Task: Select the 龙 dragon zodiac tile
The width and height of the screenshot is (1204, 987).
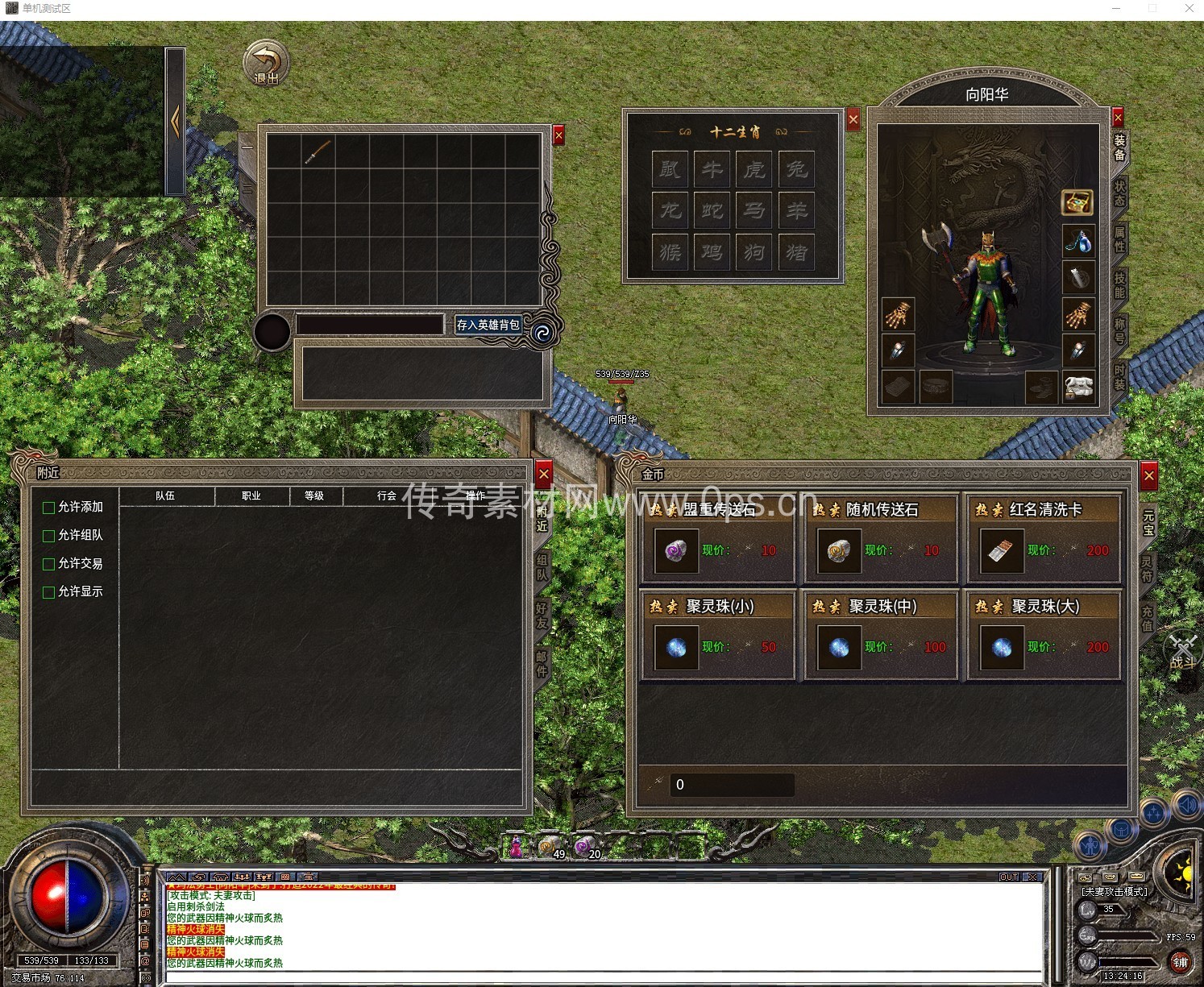Action: (671, 211)
